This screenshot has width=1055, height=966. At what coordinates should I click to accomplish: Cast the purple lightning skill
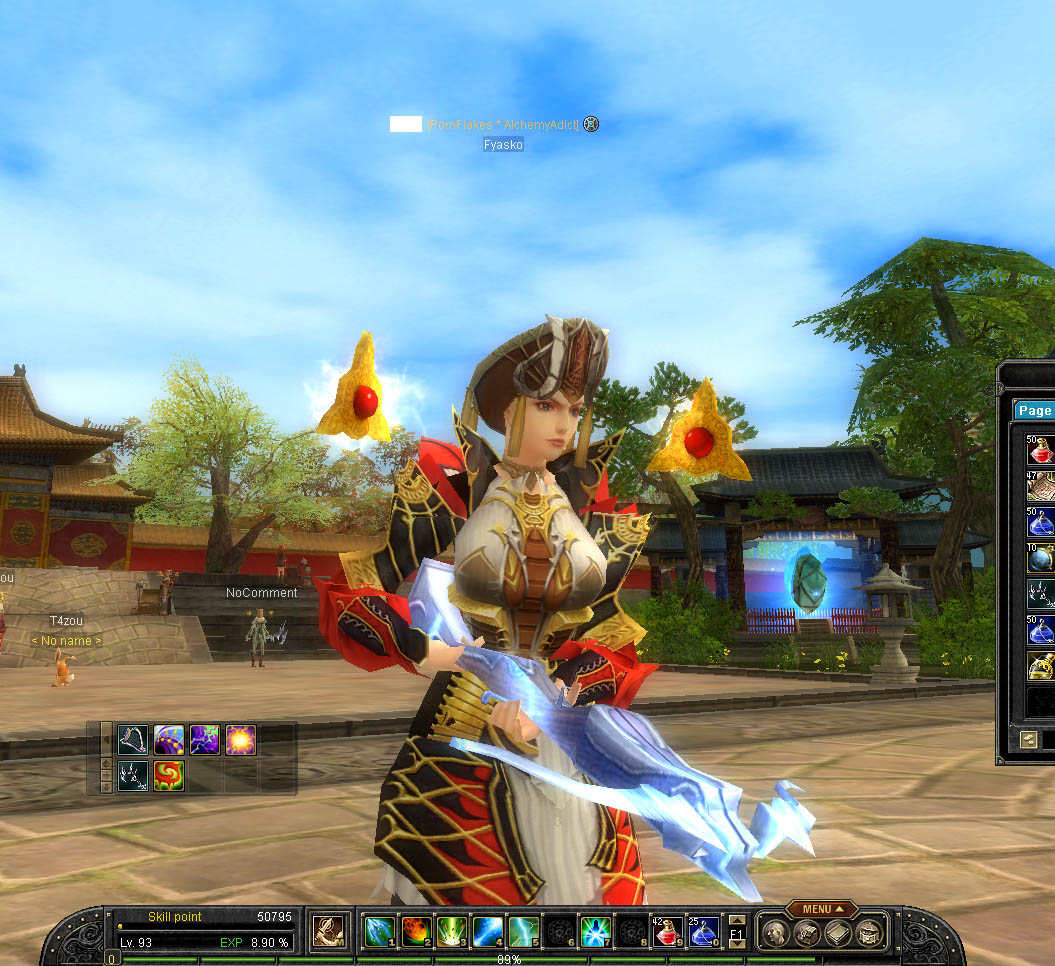pyautogui.click(x=205, y=740)
